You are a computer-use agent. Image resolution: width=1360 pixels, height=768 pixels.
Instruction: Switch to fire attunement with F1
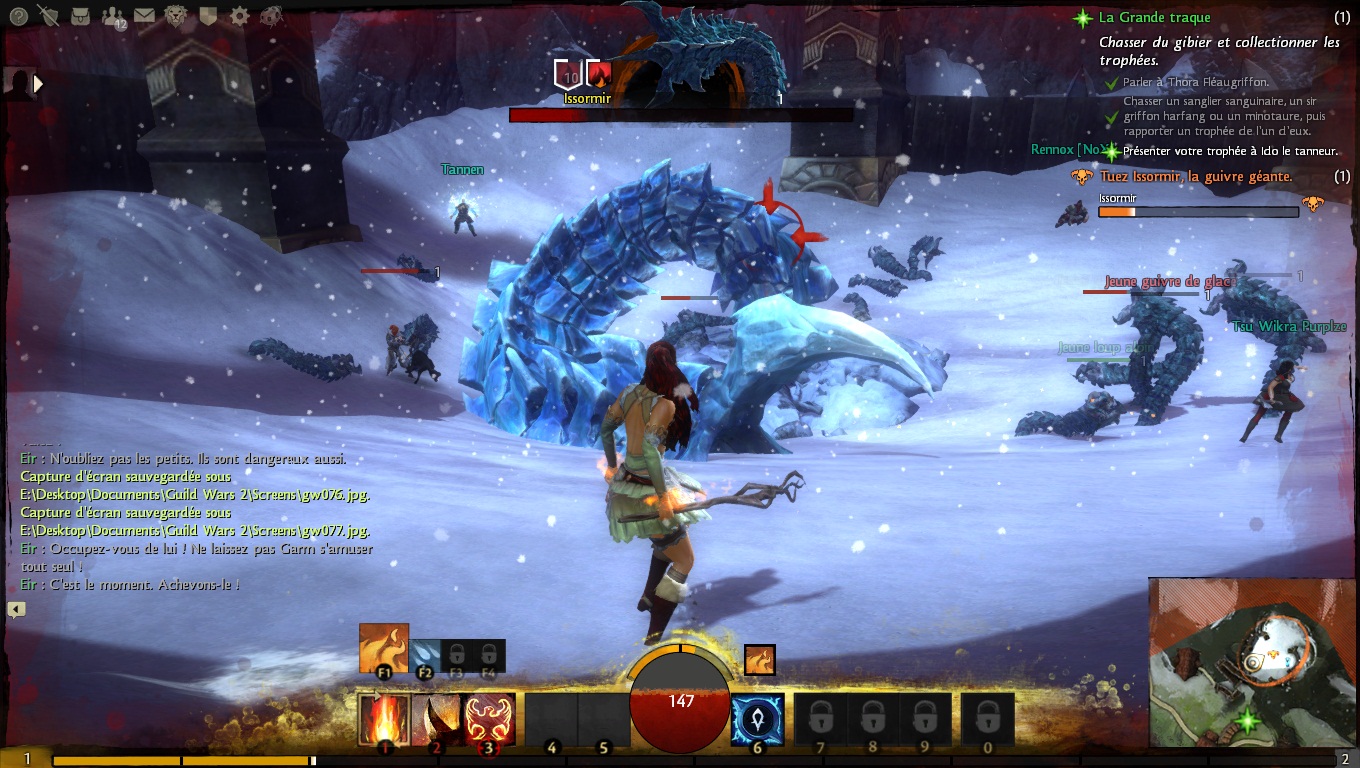tap(384, 649)
